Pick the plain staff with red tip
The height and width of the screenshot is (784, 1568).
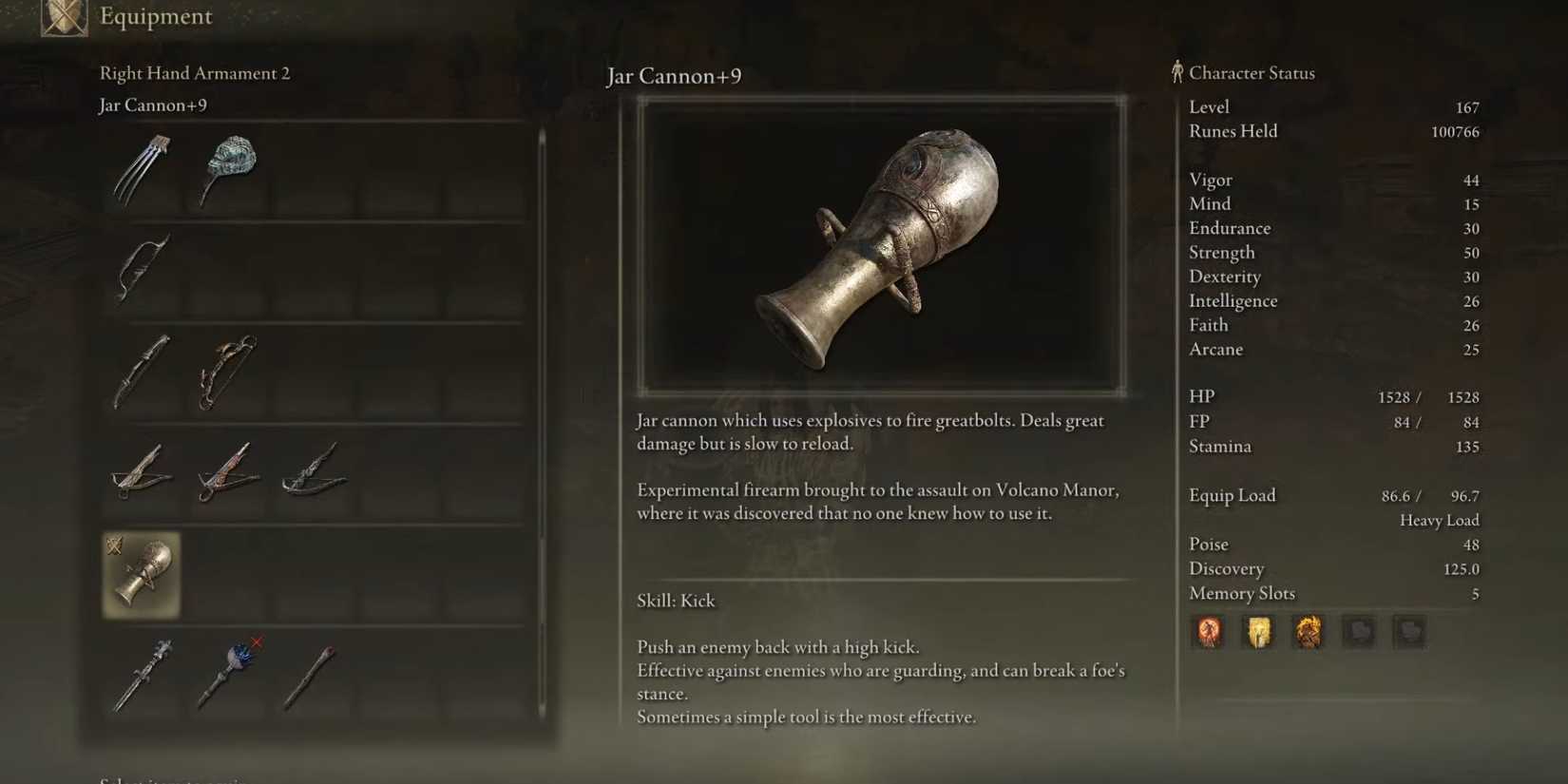pyautogui.click(x=312, y=675)
